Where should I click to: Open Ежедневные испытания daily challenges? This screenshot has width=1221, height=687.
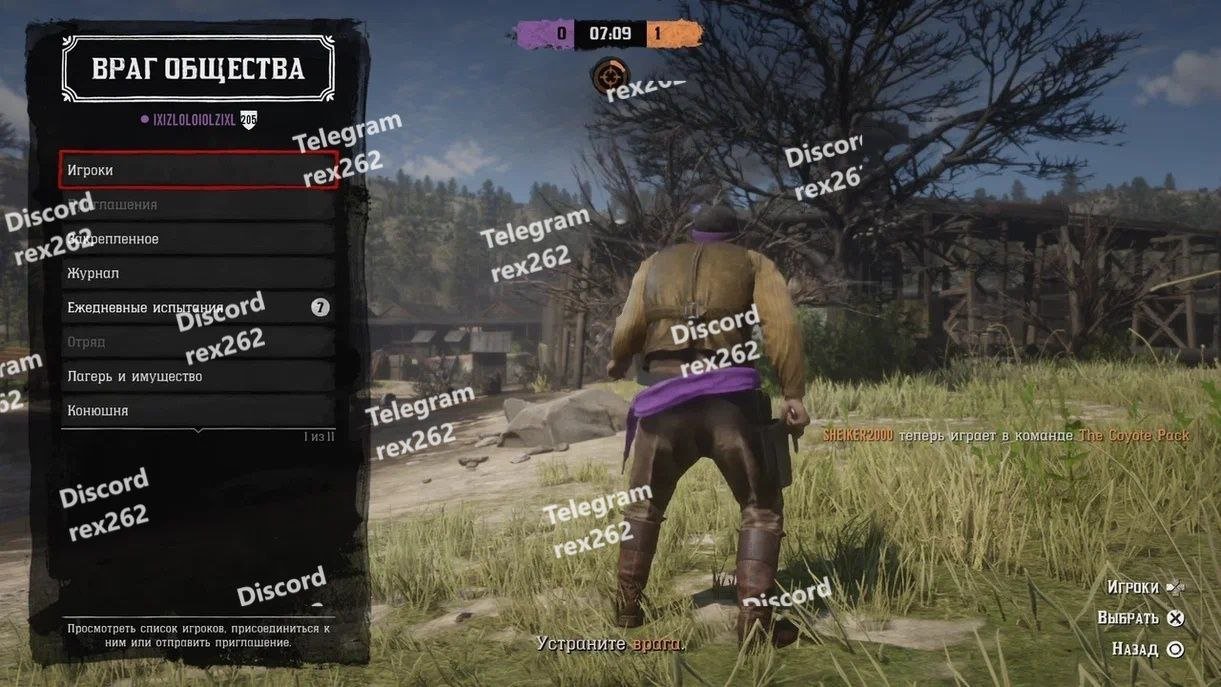pyautogui.click(x=198, y=307)
